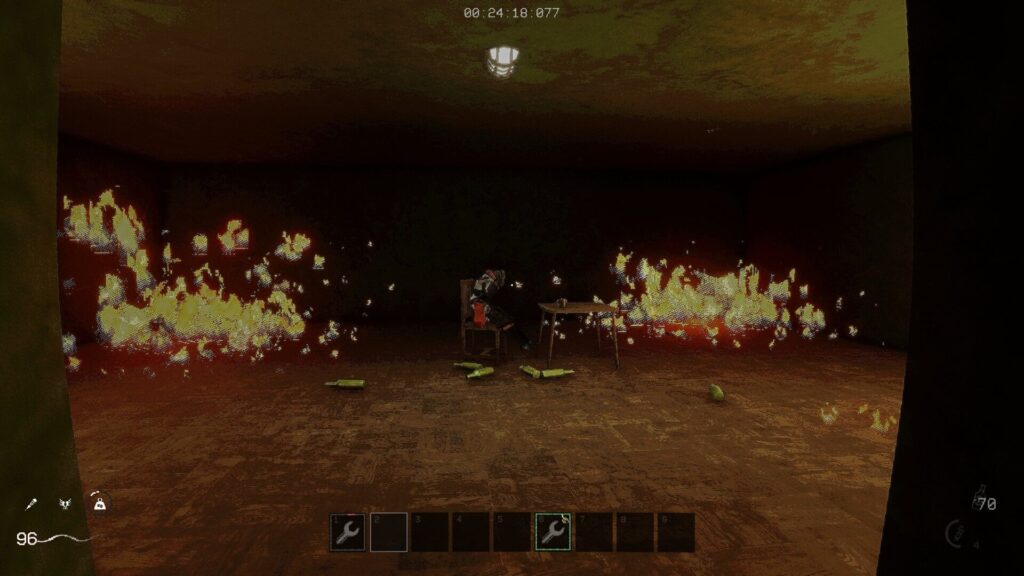This screenshot has width=1024, height=576.
Task: Select the wrench in hotbar slot 6
Action: click(553, 532)
